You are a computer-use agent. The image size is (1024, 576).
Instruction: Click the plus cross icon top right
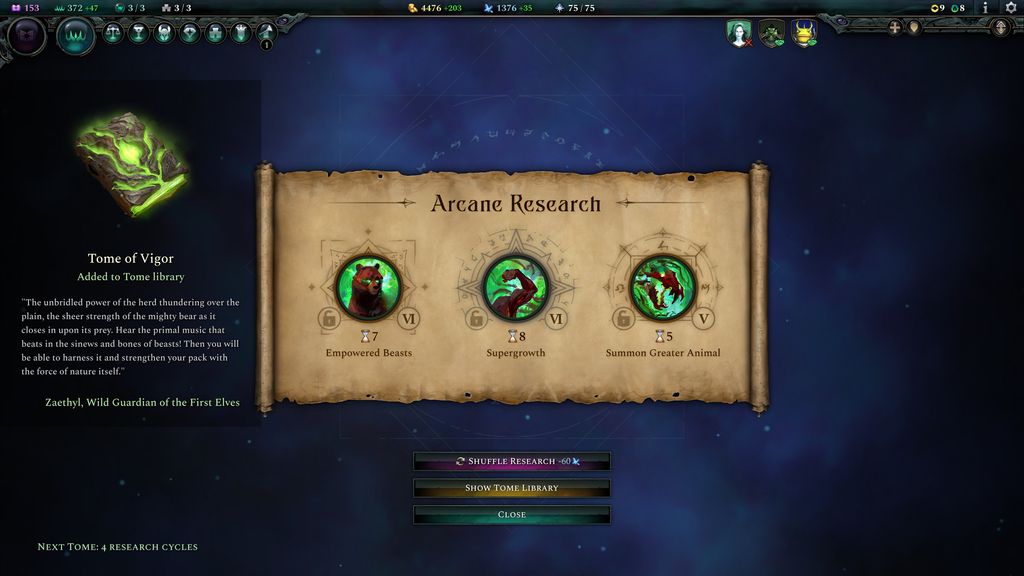pyautogui.click(x=895, y=27)
